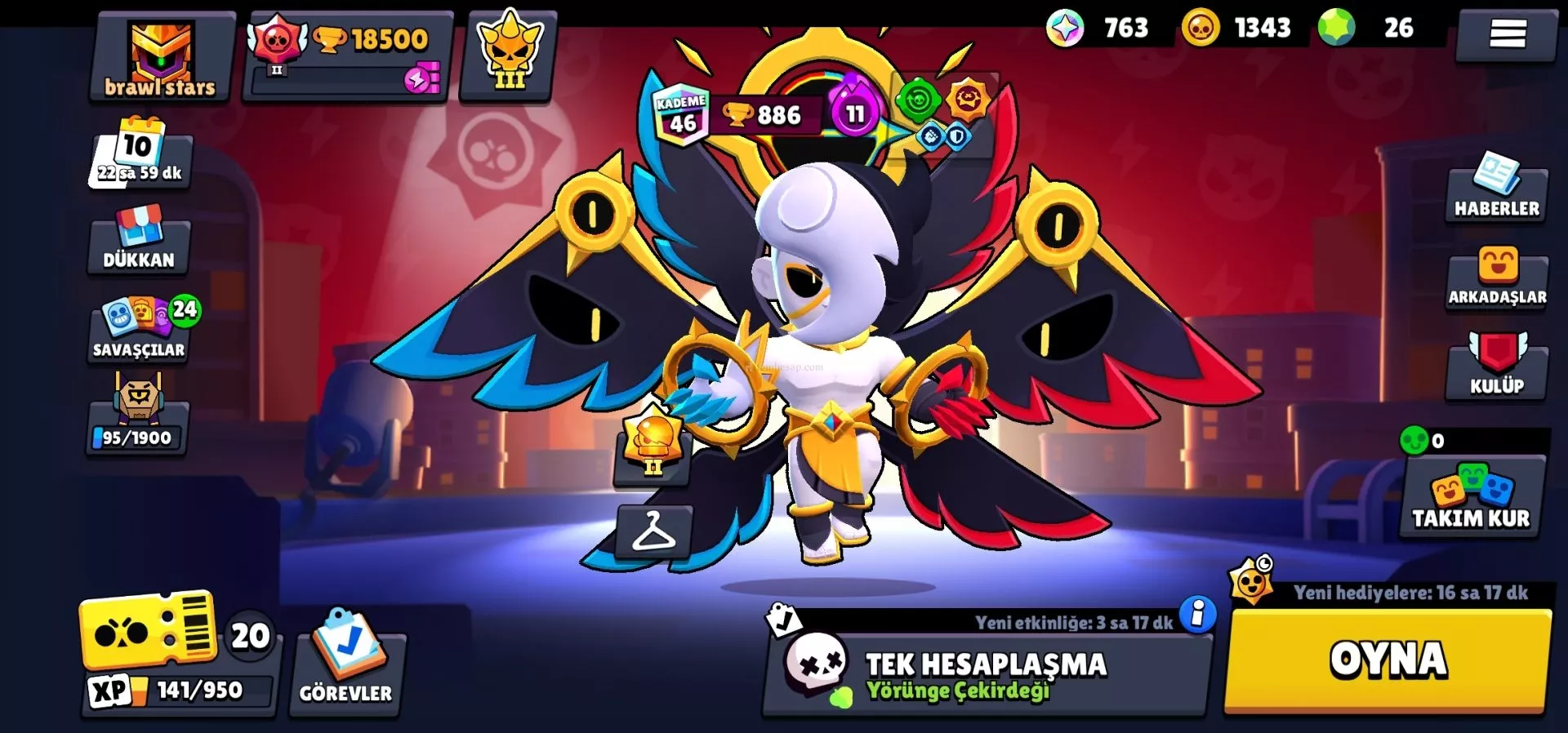Open the HABERLER news panel
1568x733 pixels.
pos(1497,189)
